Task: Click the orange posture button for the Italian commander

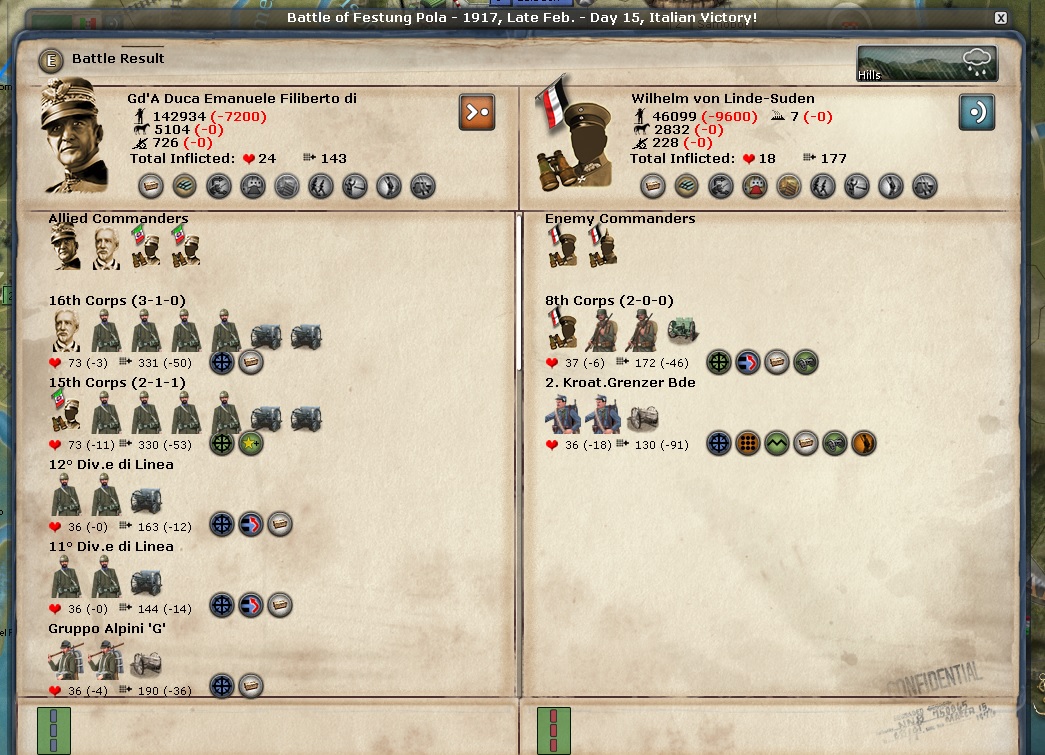Action: 477,112
